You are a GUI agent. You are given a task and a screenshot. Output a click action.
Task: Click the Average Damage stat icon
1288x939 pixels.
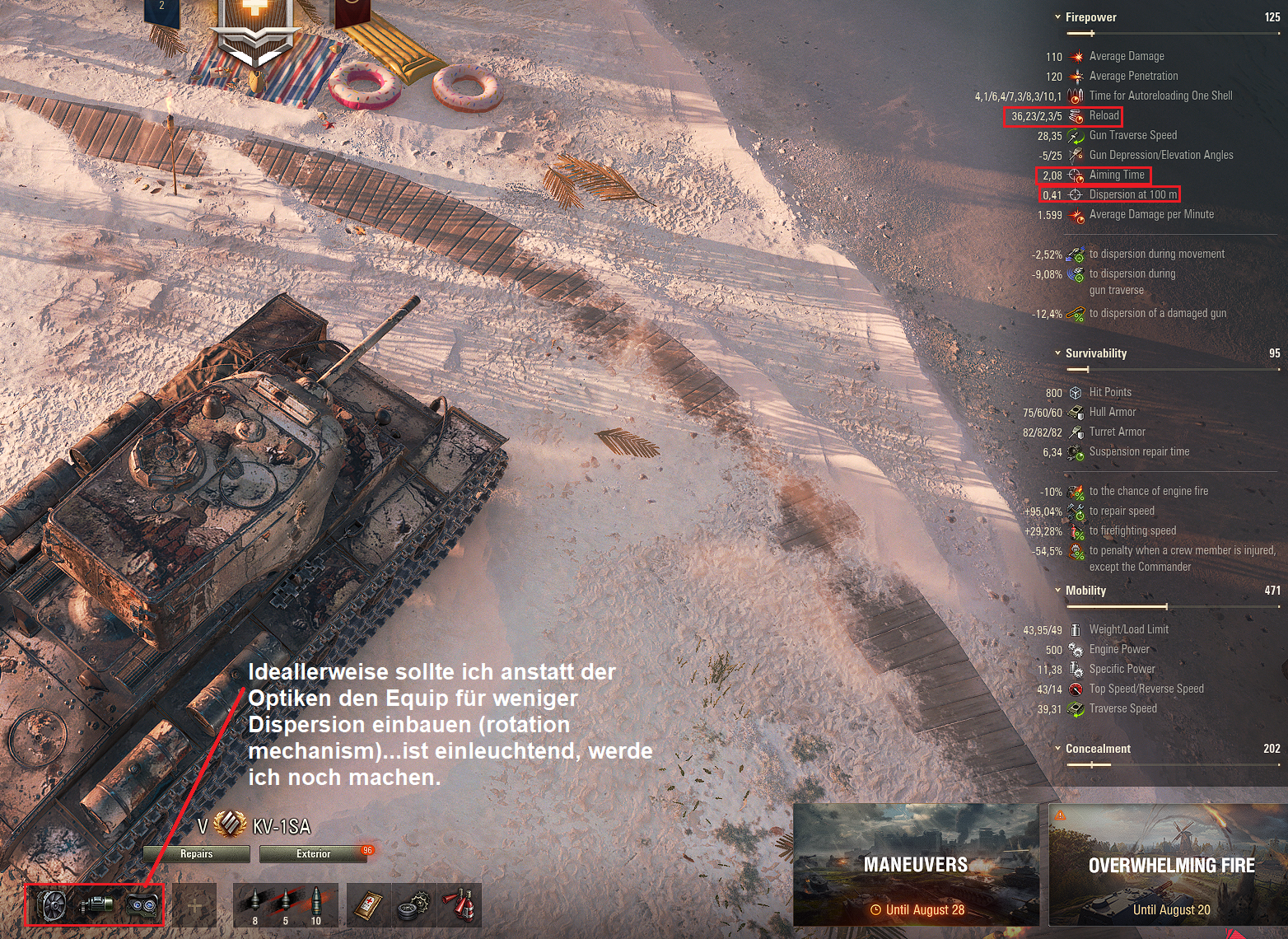pos(1074,56)
